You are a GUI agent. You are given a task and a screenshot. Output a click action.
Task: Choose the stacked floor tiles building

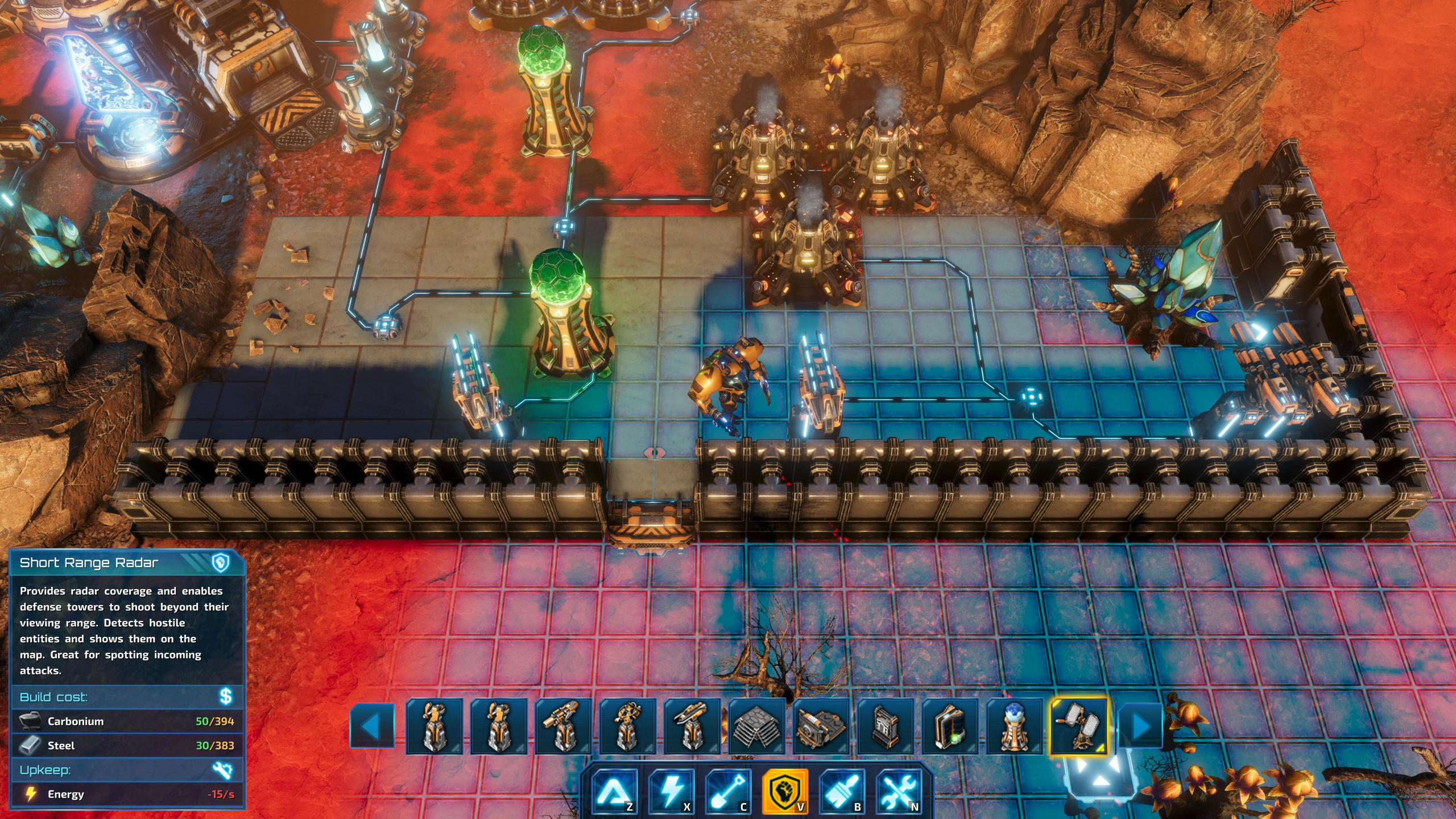(756, 726)
